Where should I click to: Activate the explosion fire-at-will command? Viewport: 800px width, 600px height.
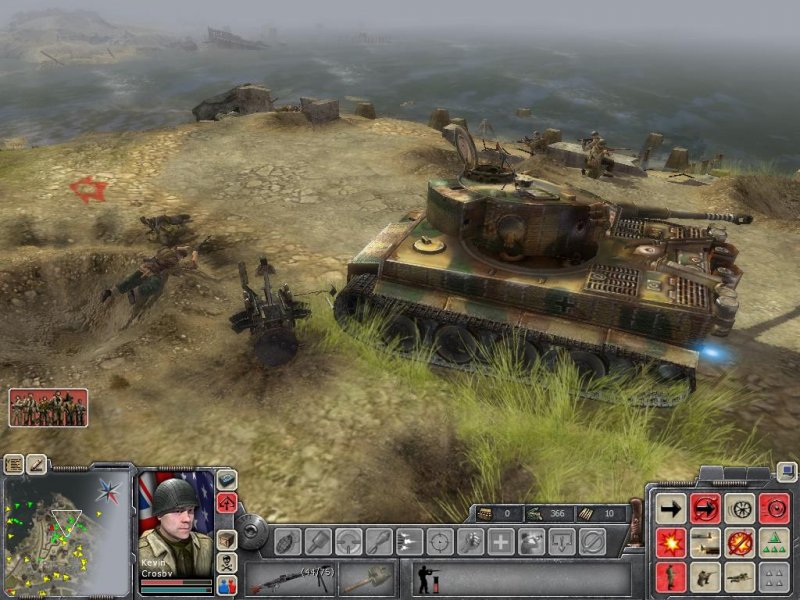(x=671, y=543)
